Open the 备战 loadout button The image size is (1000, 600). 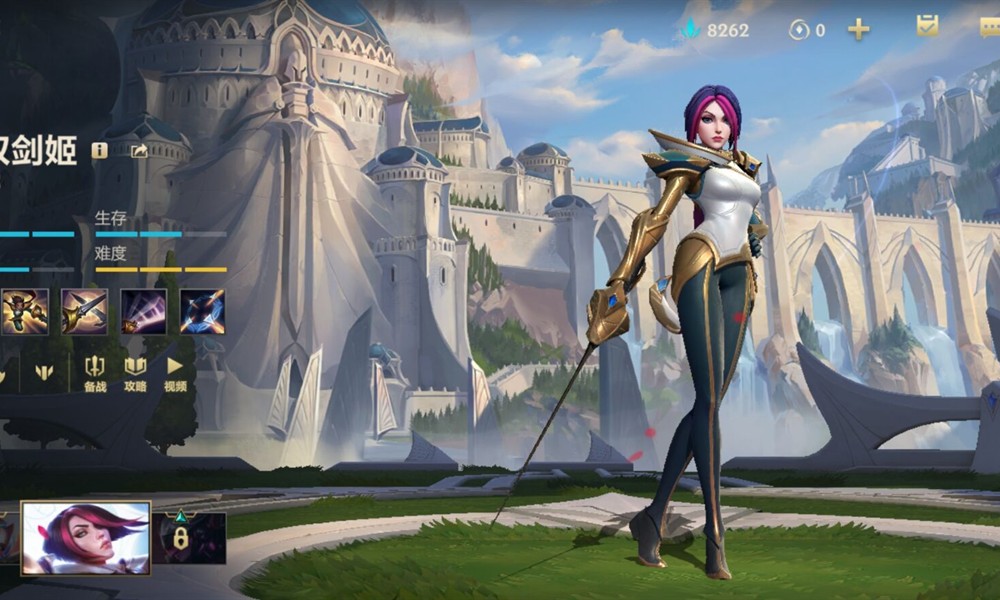(x=95, y=374)
